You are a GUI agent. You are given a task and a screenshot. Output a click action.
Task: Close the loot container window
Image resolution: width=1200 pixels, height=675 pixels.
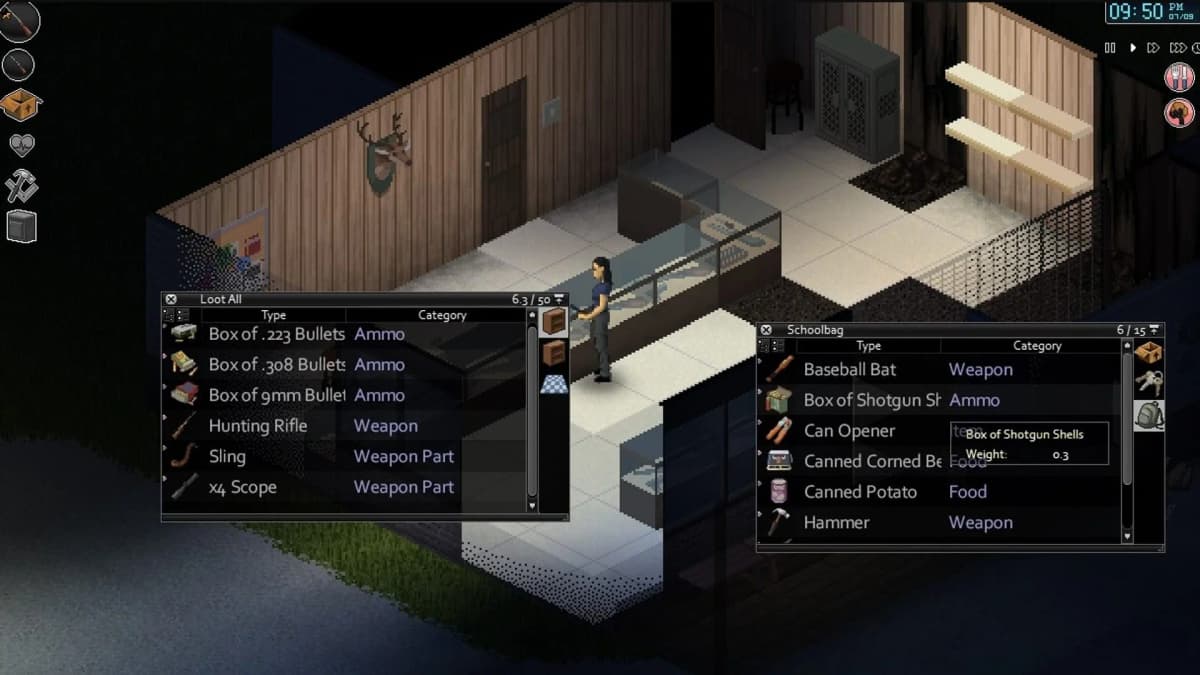point(171,299)
